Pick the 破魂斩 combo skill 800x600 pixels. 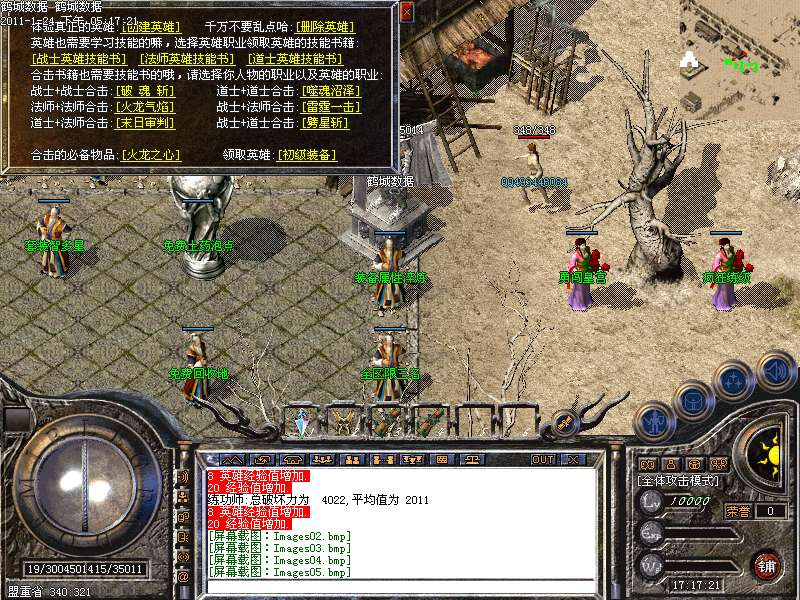[x=145, y=91]
